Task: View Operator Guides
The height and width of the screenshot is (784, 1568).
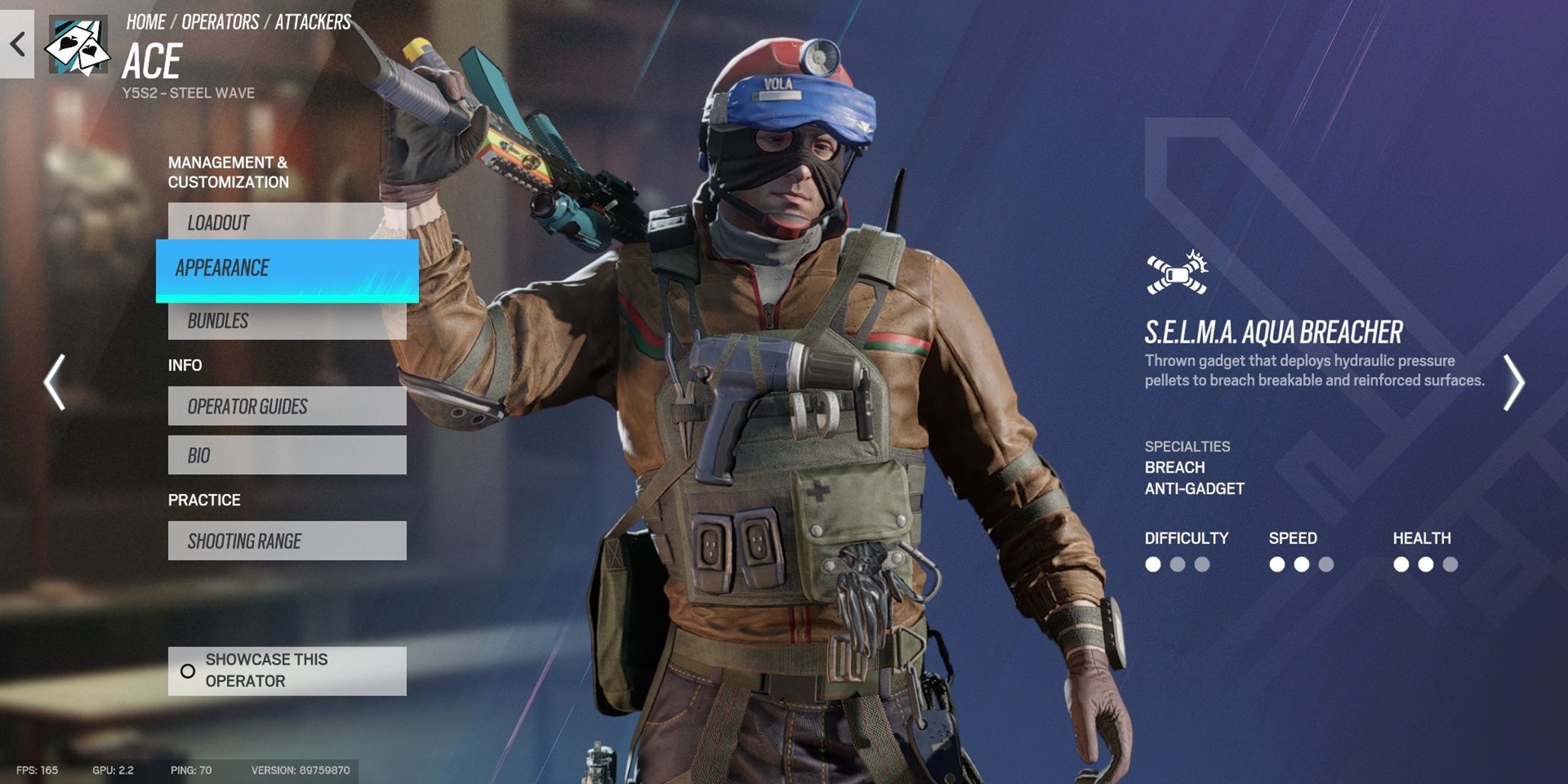Action: coord(287,406)
